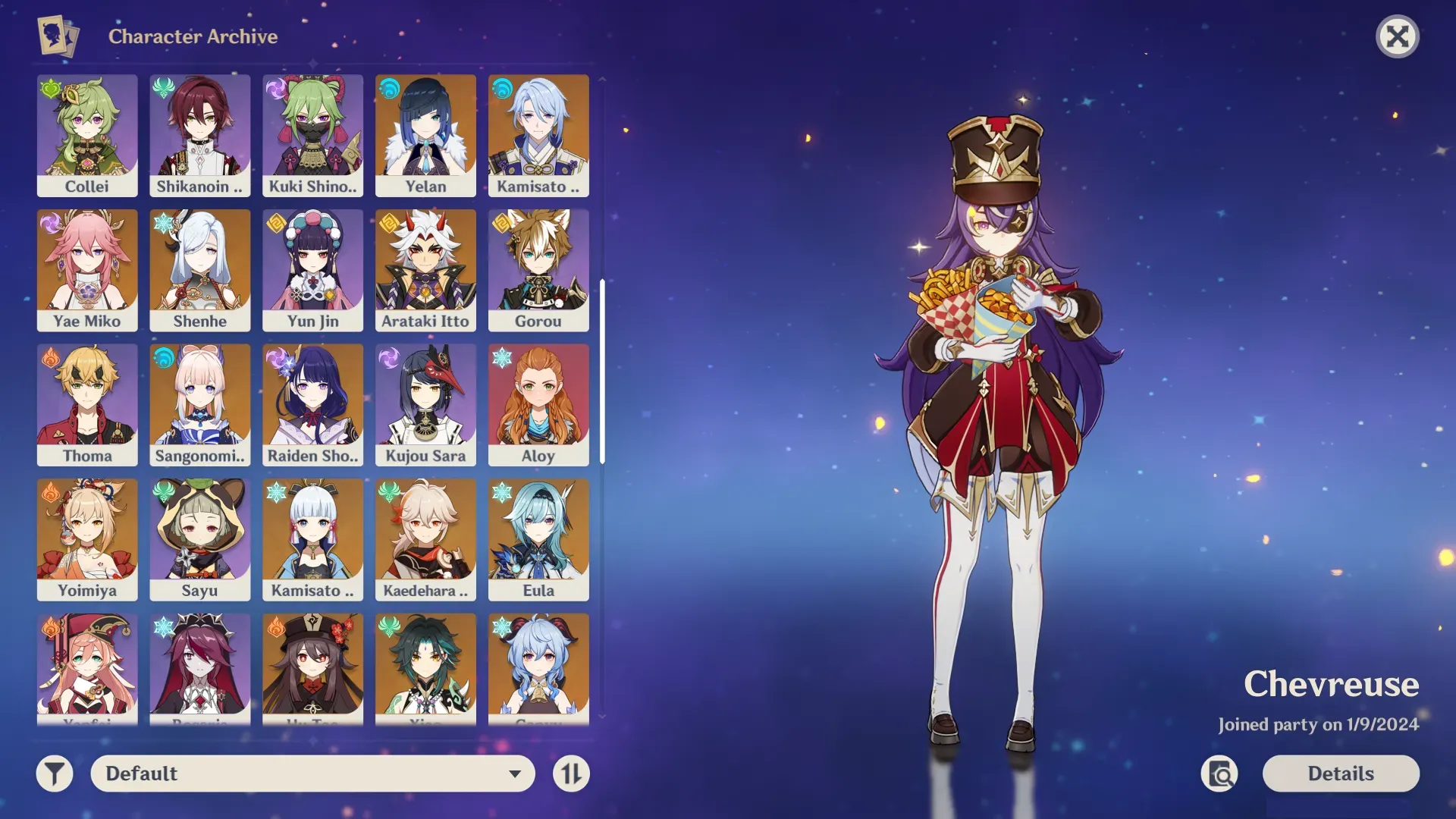Choose the Yun Jin card
Screen dimensions: 1456x819
(x=312, y=270)
